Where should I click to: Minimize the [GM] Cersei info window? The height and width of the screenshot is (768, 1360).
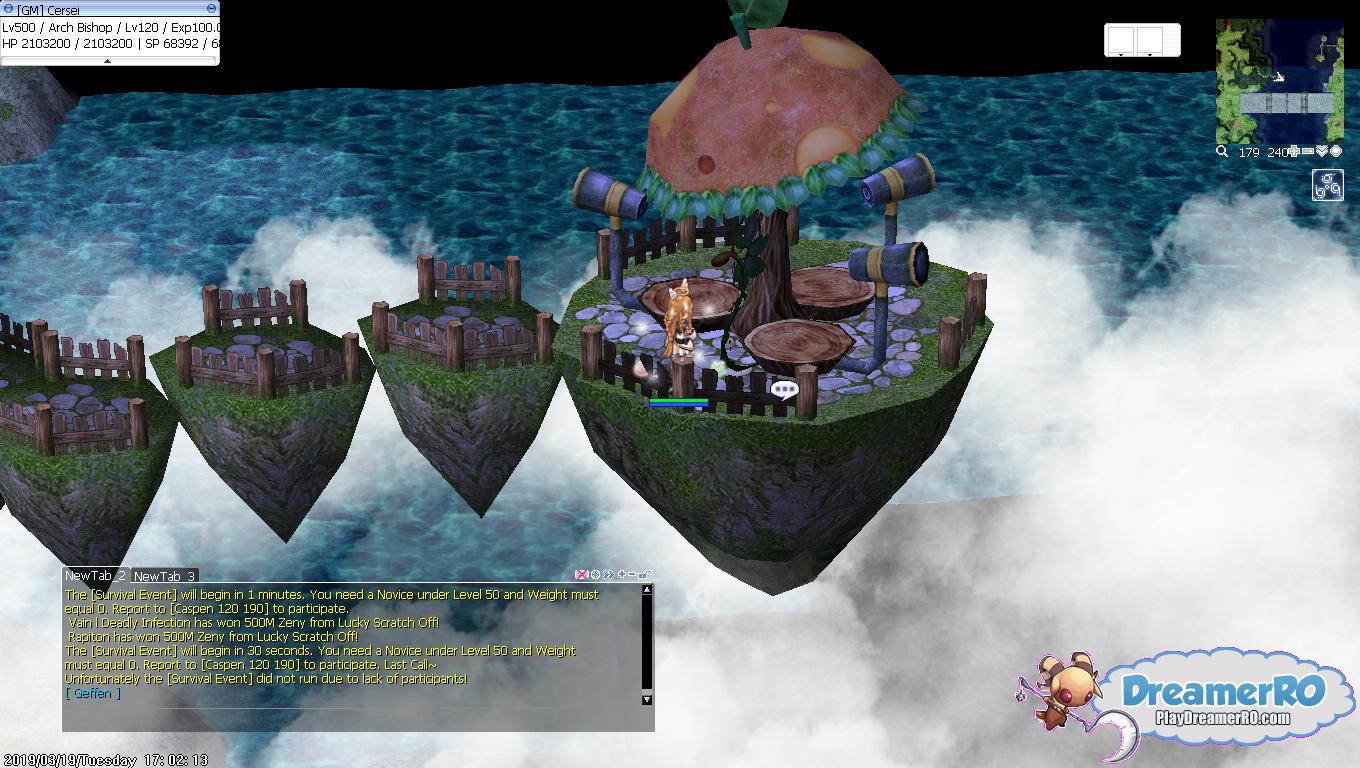click(x=211, y=9)
